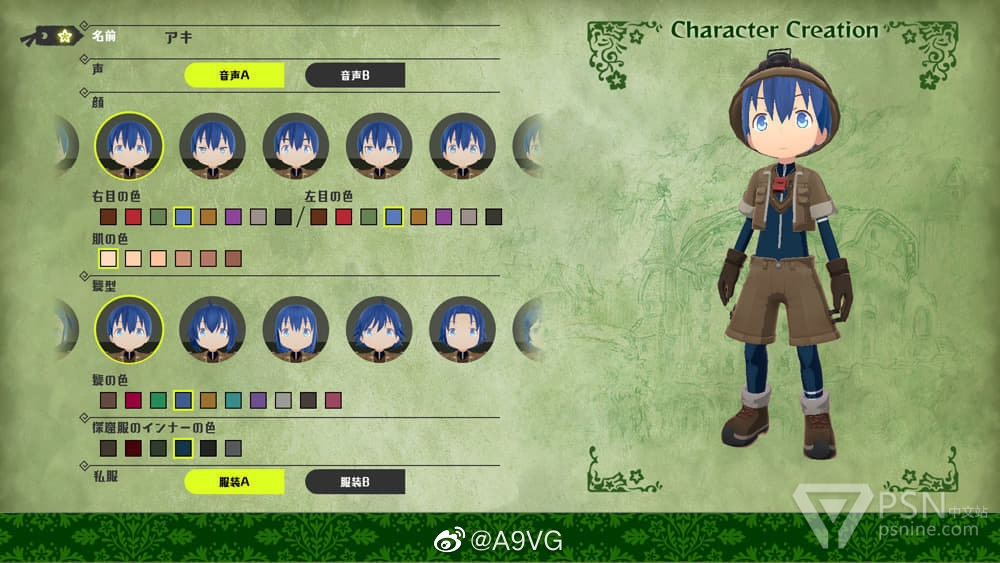Pick the gray inner suit color swatch
This screenshot has height=563, width=1000.
coord(233,448)
